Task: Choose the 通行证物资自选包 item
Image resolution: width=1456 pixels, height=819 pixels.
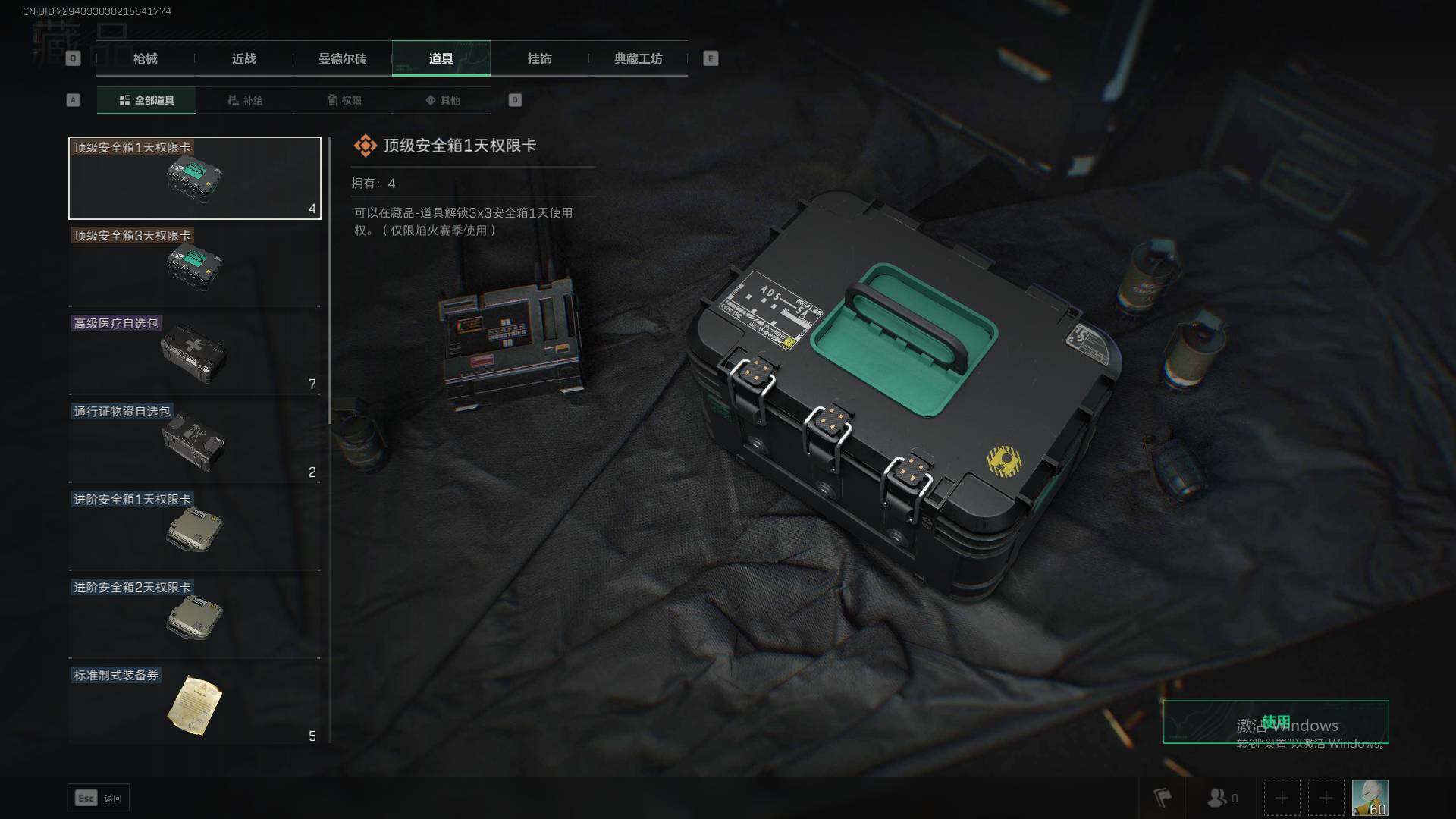Action: (x=195, y=442)
